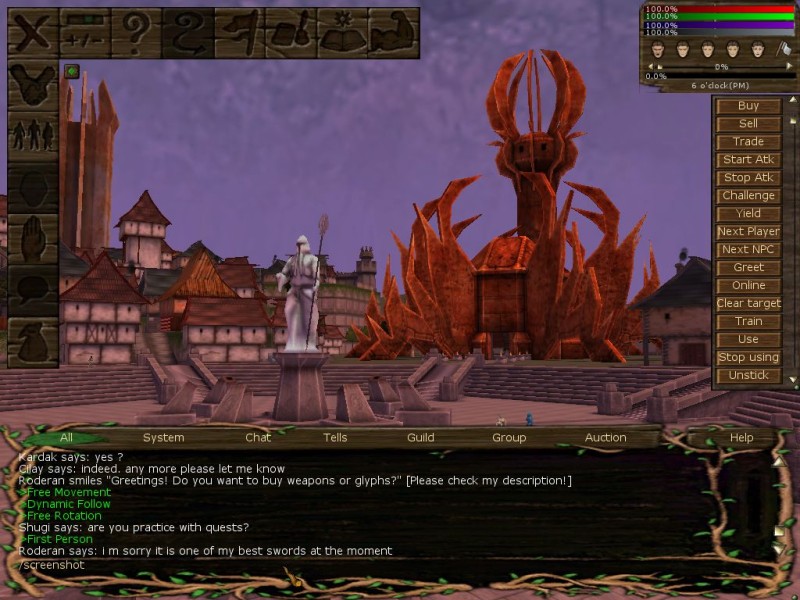Choose the Challenge shortcut button
Viewport: 800px width, 600px height.
tap(748, 196)
